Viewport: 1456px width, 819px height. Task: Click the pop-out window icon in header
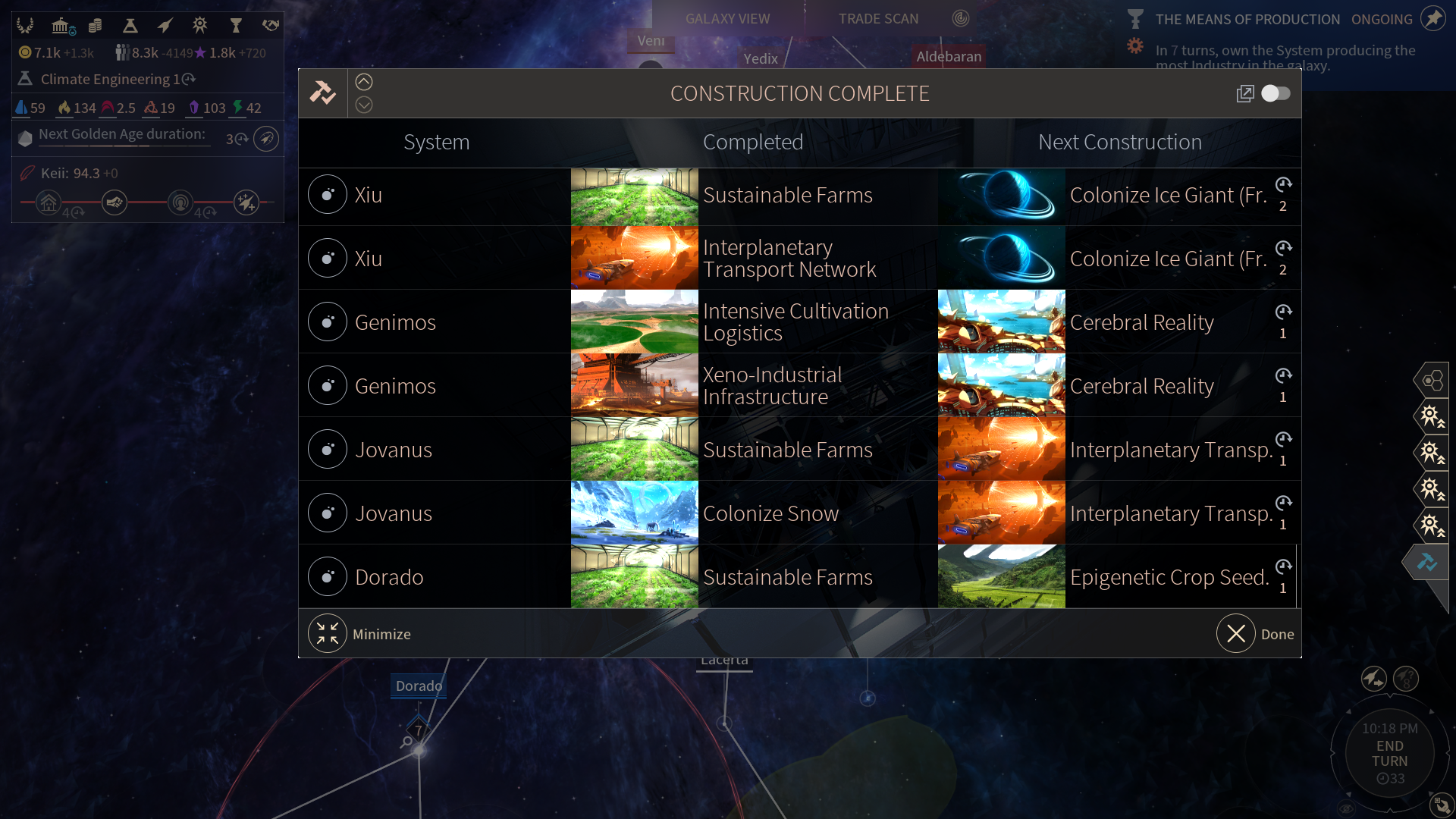1244,93
